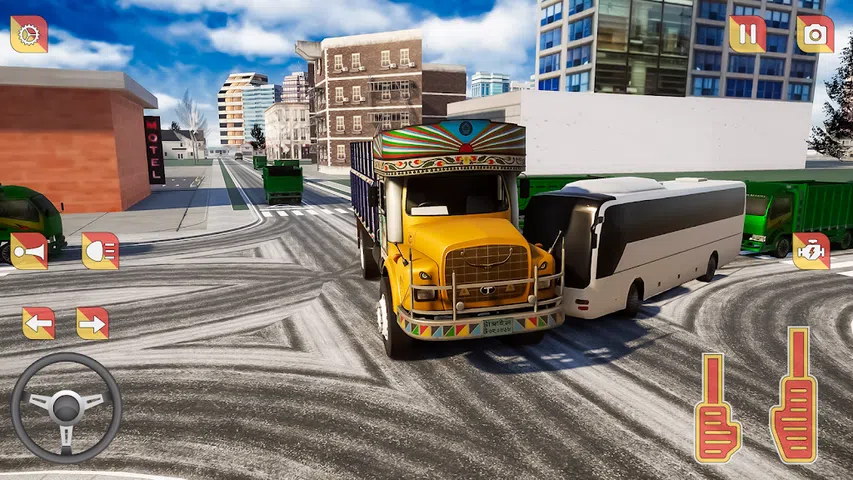Tap the steering wheel control
The height and width of the screenshot is (480, 853).
66,407
